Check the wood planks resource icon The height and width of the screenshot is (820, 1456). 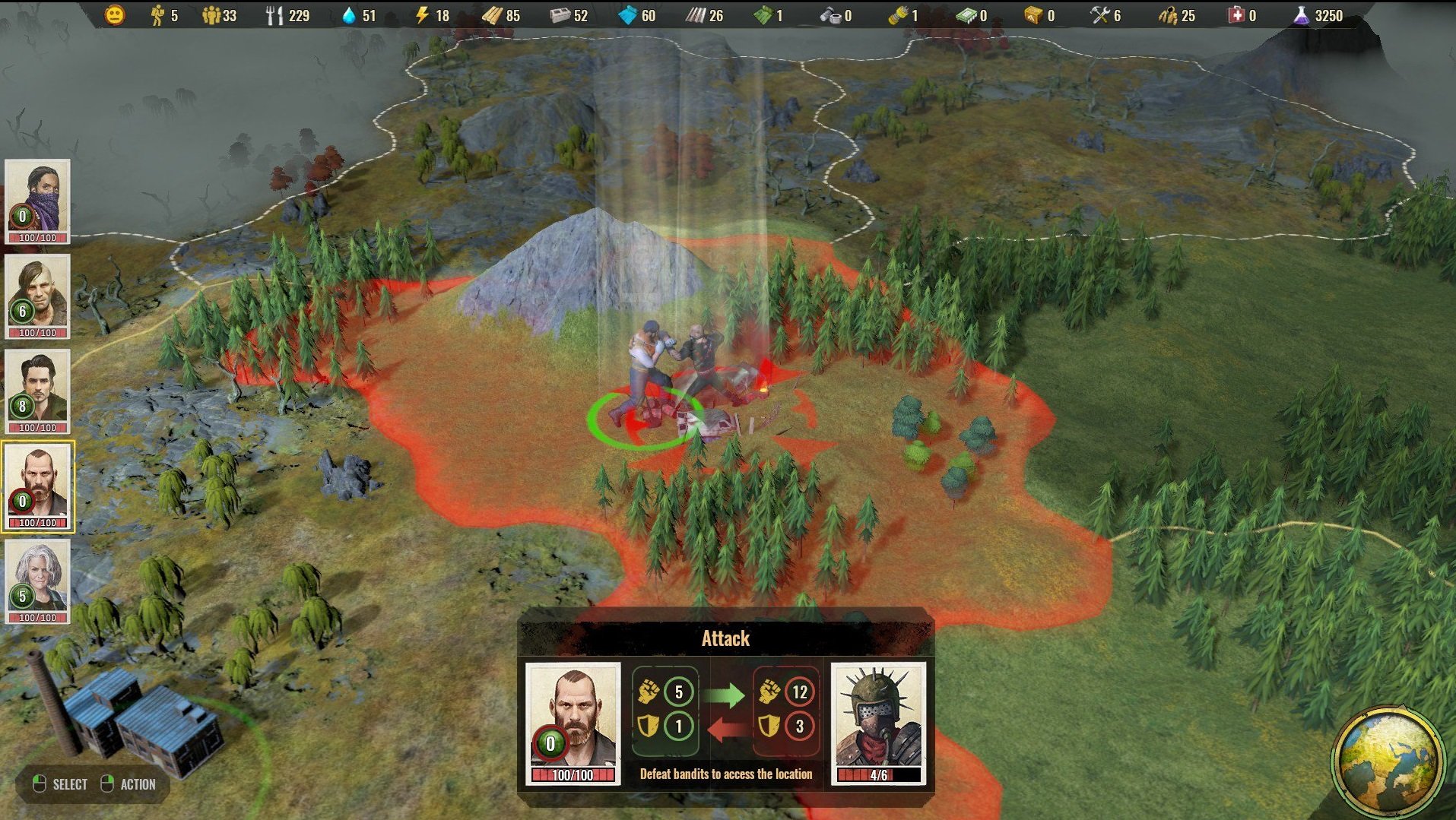click(492, 15)
